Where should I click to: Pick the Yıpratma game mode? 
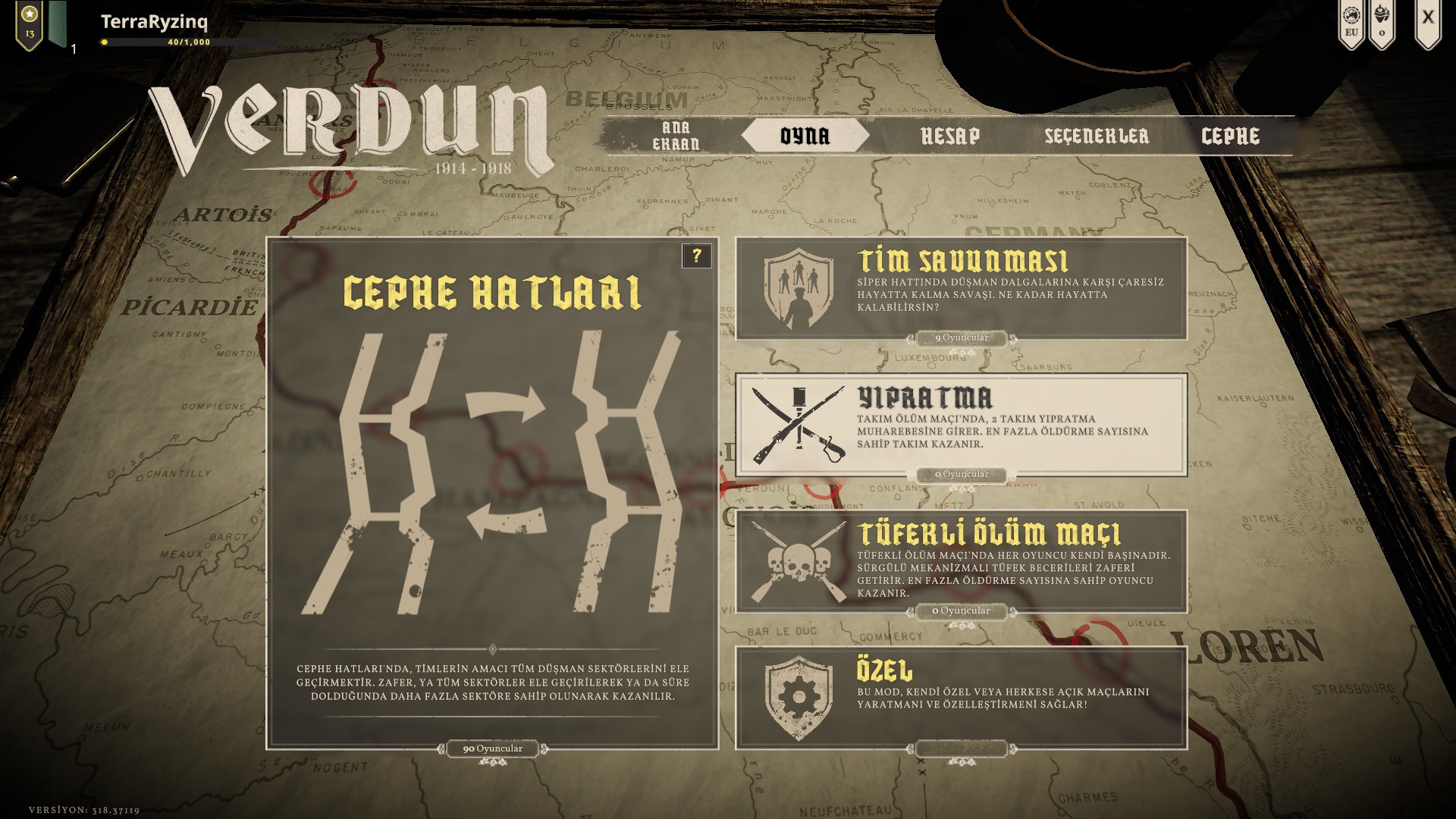point(961,425)
